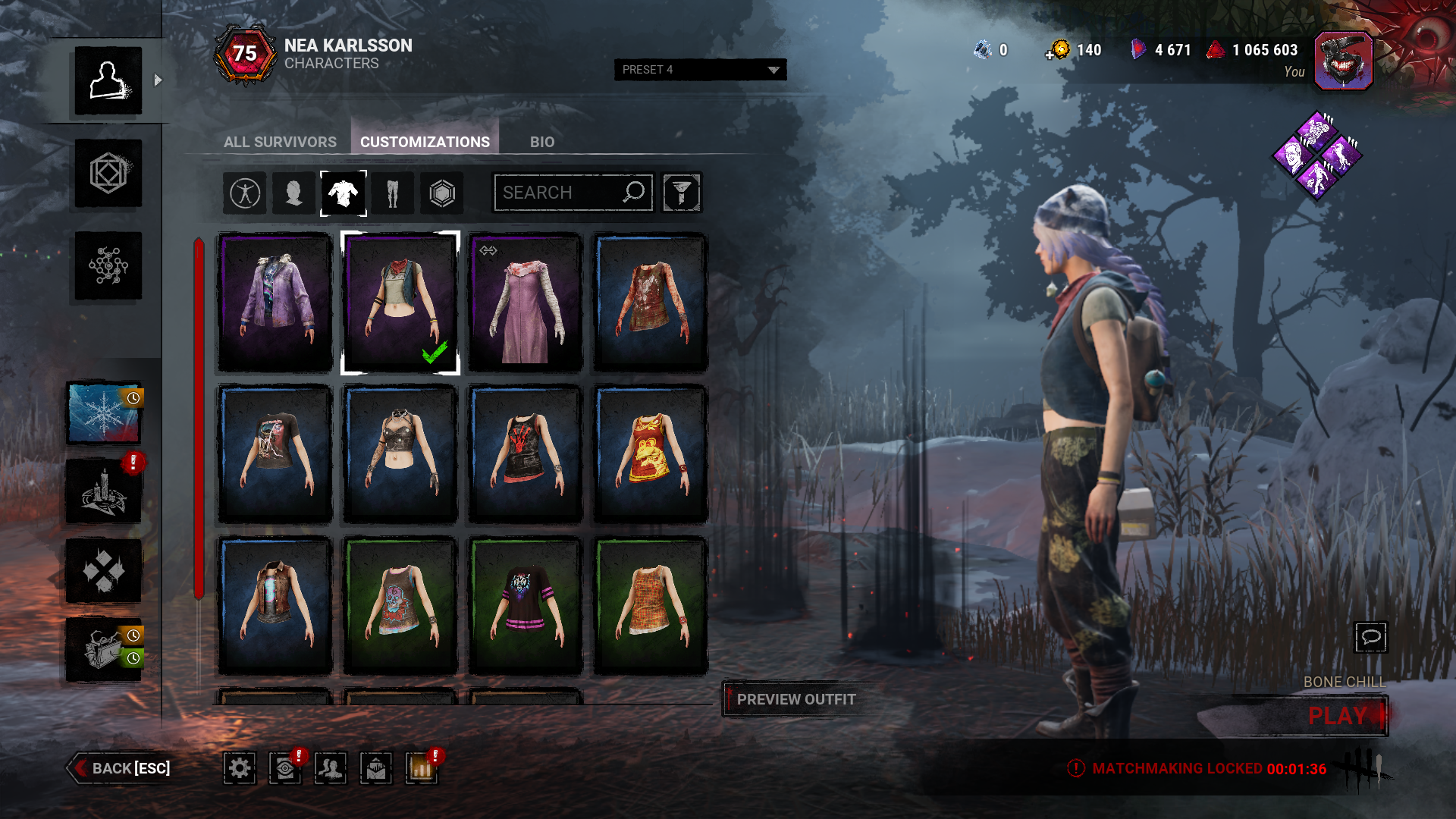1456x819 pixels.
Task: Open the chat bubble icon
Action: pyautogui.click(x=1370, y=637)
